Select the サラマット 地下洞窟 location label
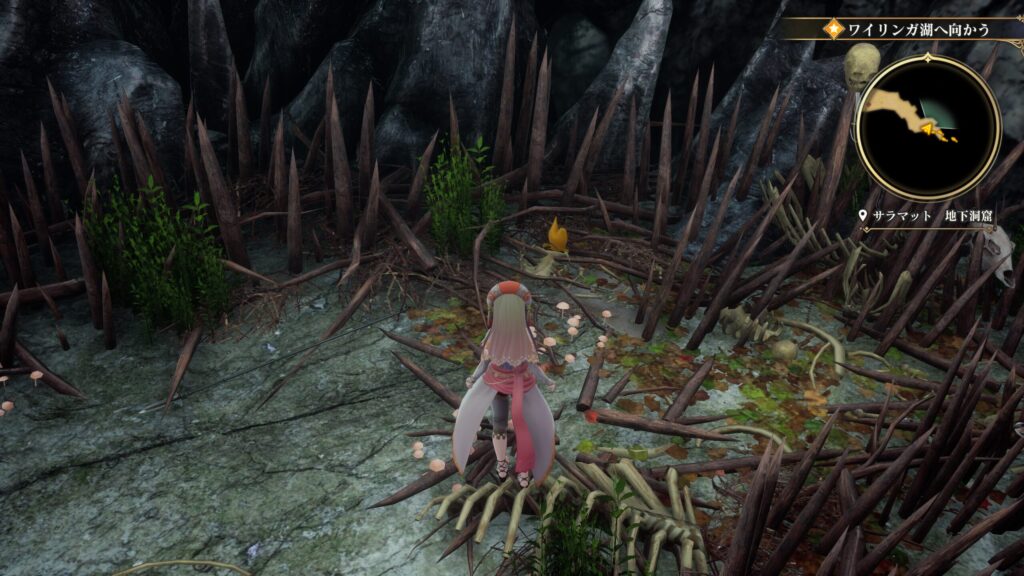 pyautogui.click(x=924, y=215)
